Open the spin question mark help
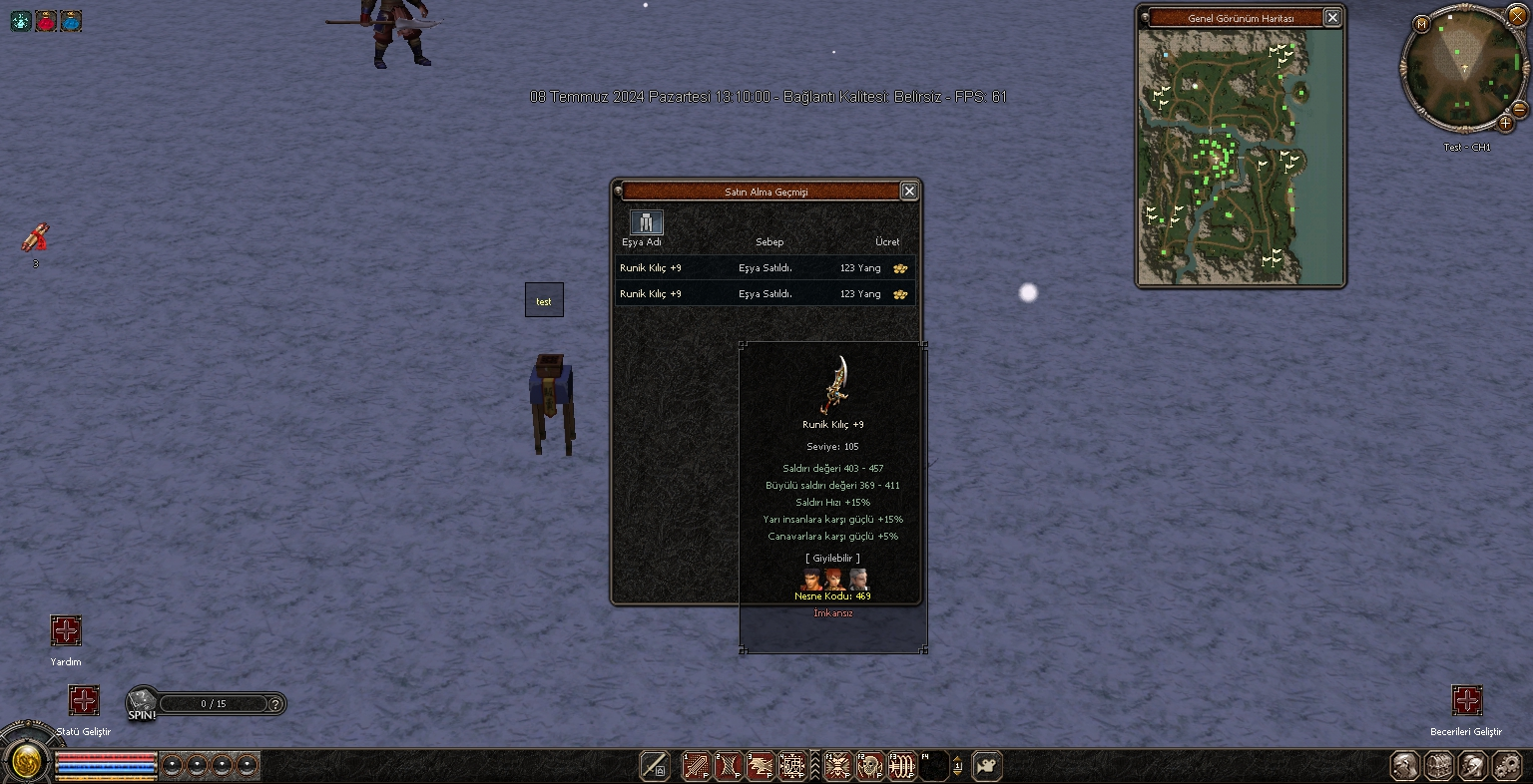 pos(275,703)
